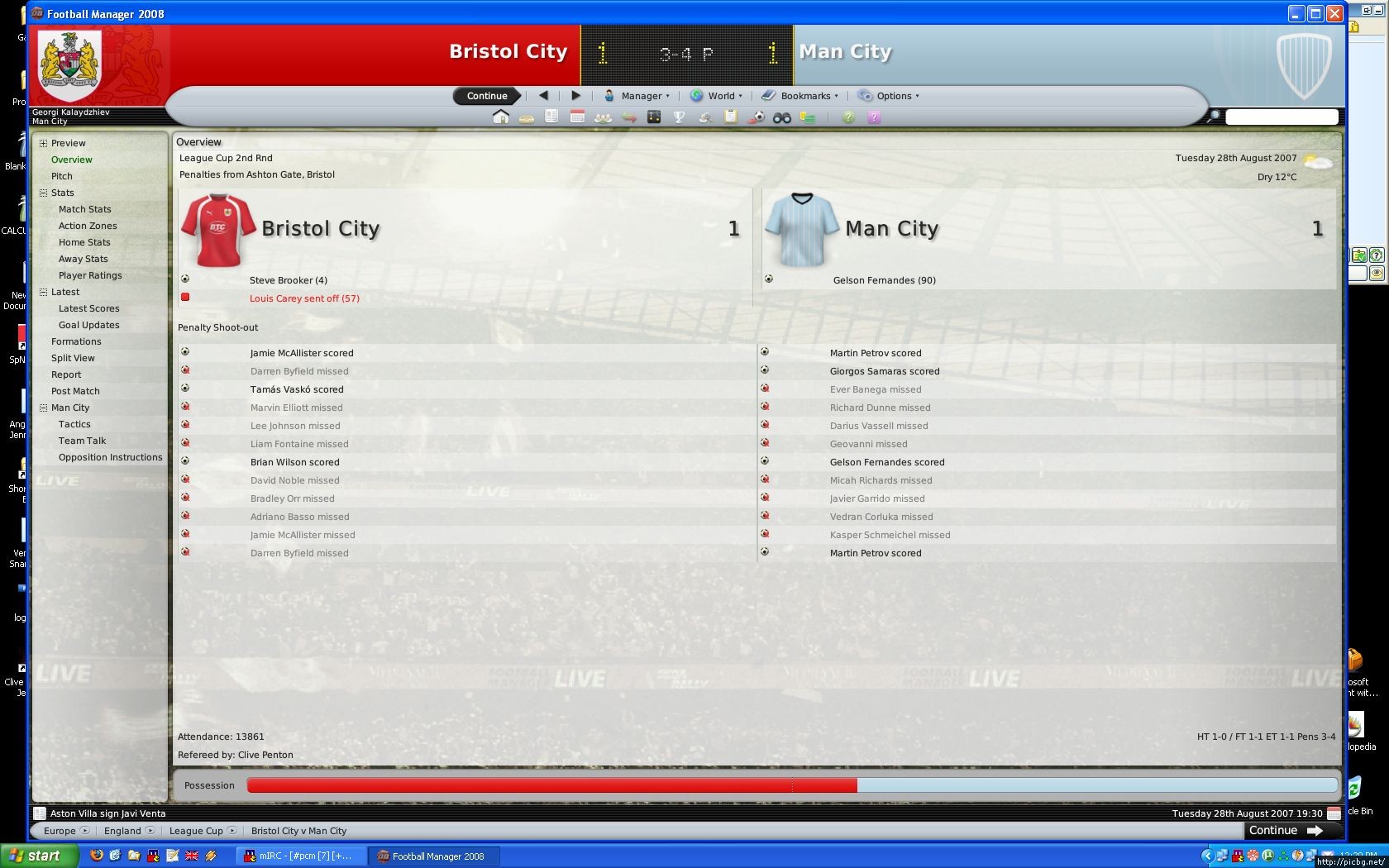Open Player Ratings section
Image resolution: width=1389 pixels, height=868 pixels.
click(x=90, y=275)
